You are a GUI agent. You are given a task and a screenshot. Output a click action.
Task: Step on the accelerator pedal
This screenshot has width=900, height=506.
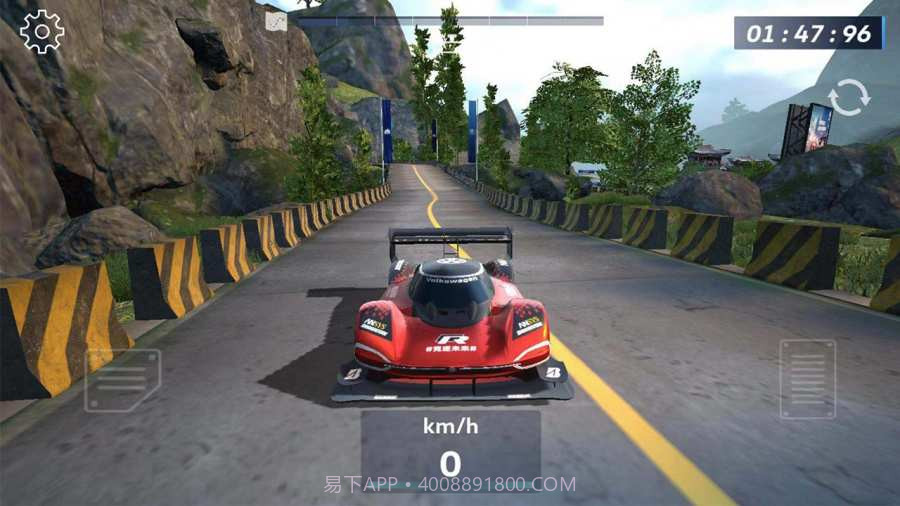pyautogui.click(x=807, y=379)
